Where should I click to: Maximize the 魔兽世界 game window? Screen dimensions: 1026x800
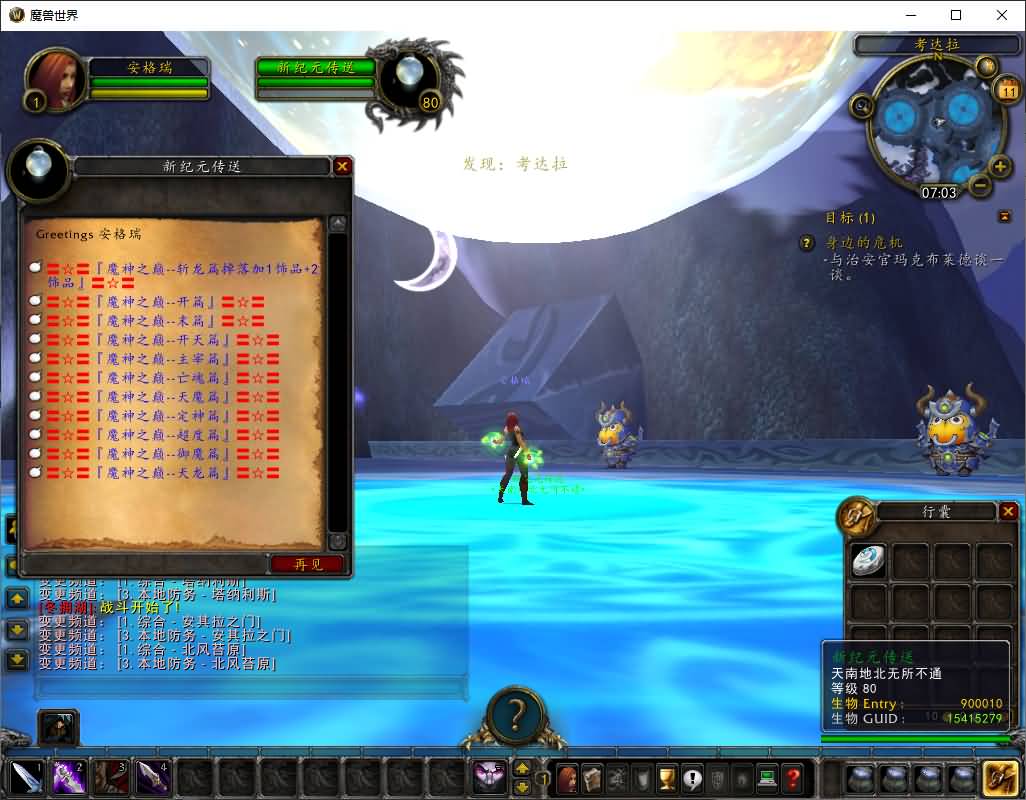956,15
